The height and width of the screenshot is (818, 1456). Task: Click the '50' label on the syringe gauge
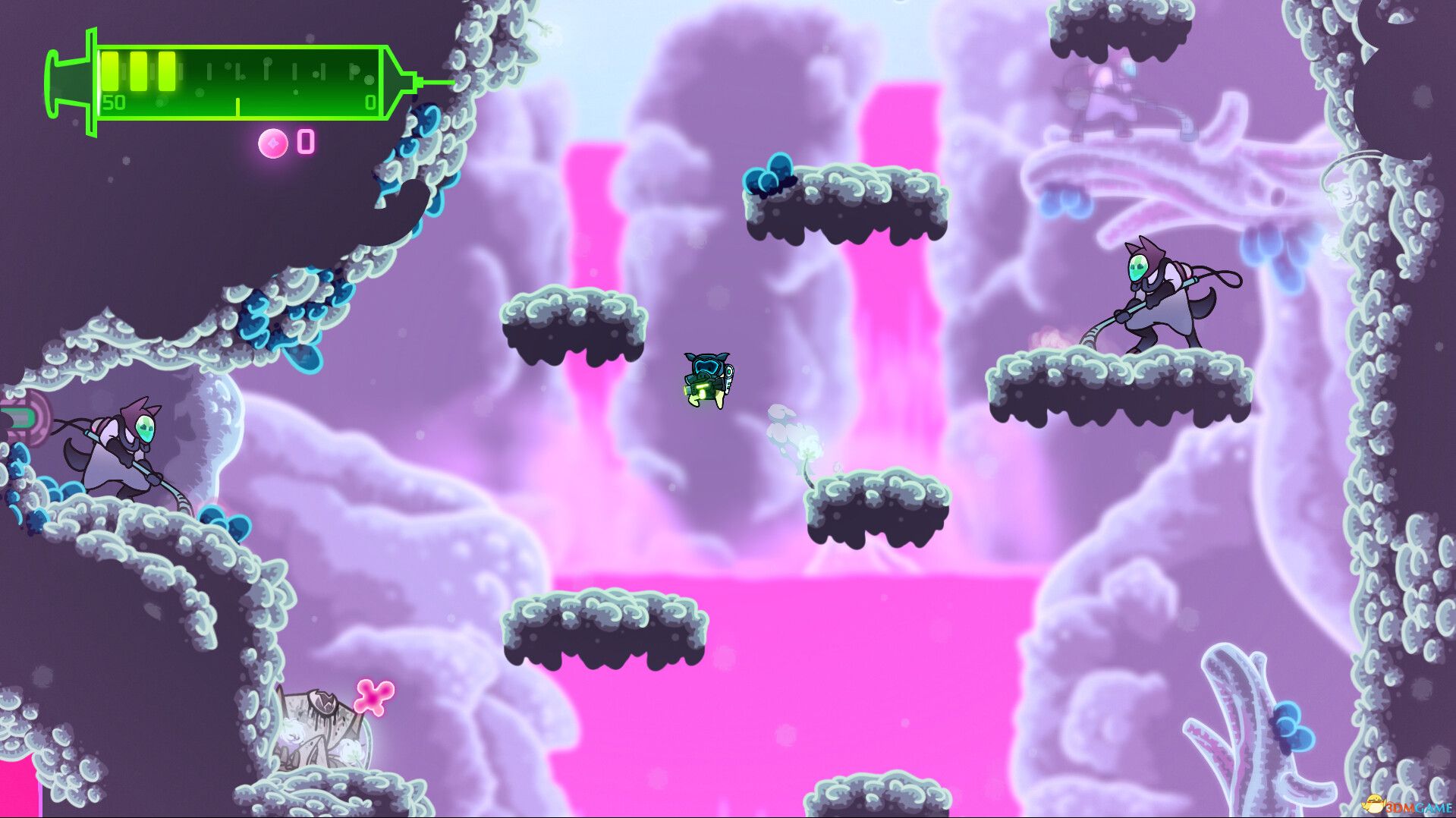click(114, 100)
